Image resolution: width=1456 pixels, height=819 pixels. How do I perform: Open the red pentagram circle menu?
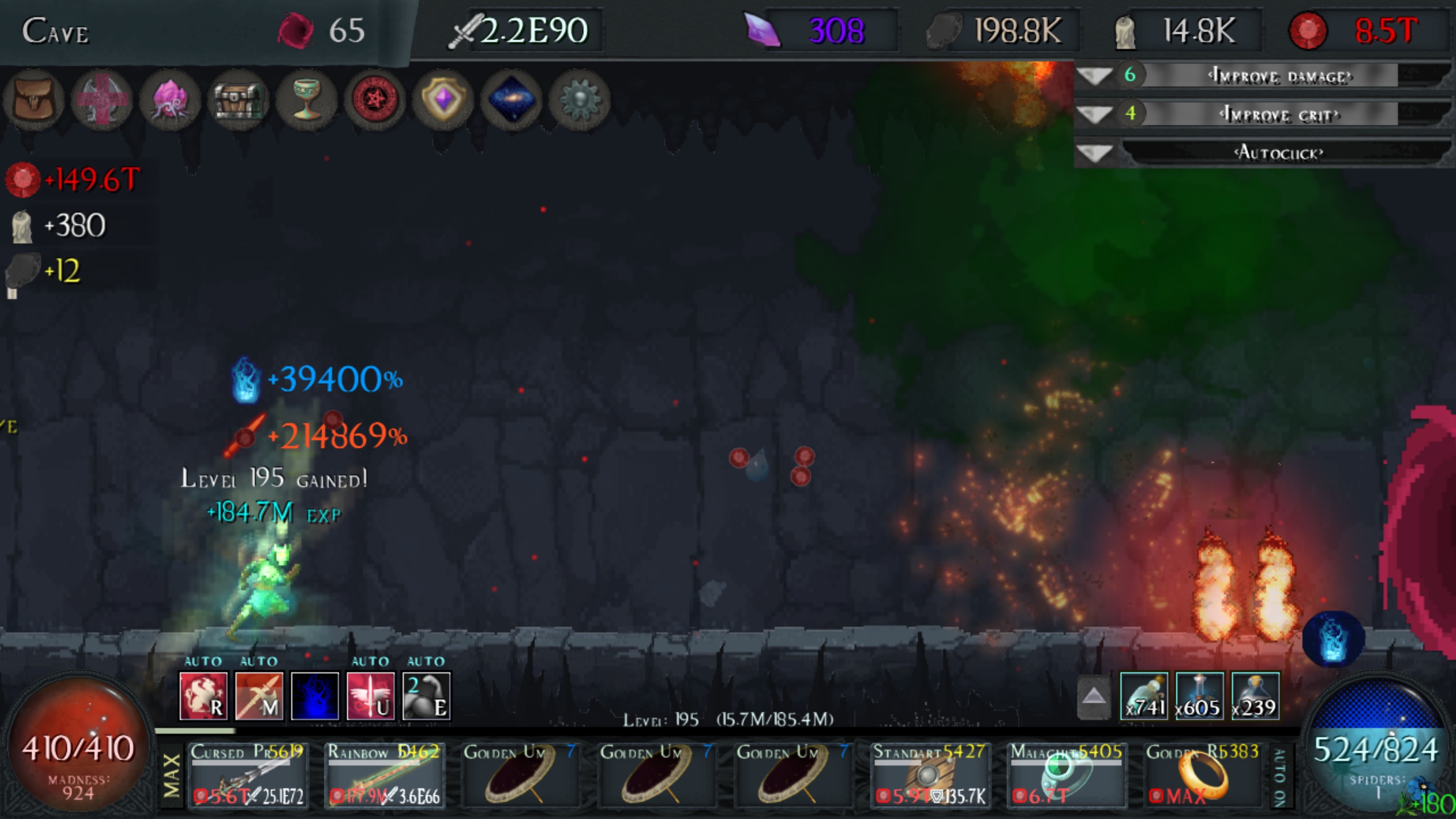375,101
